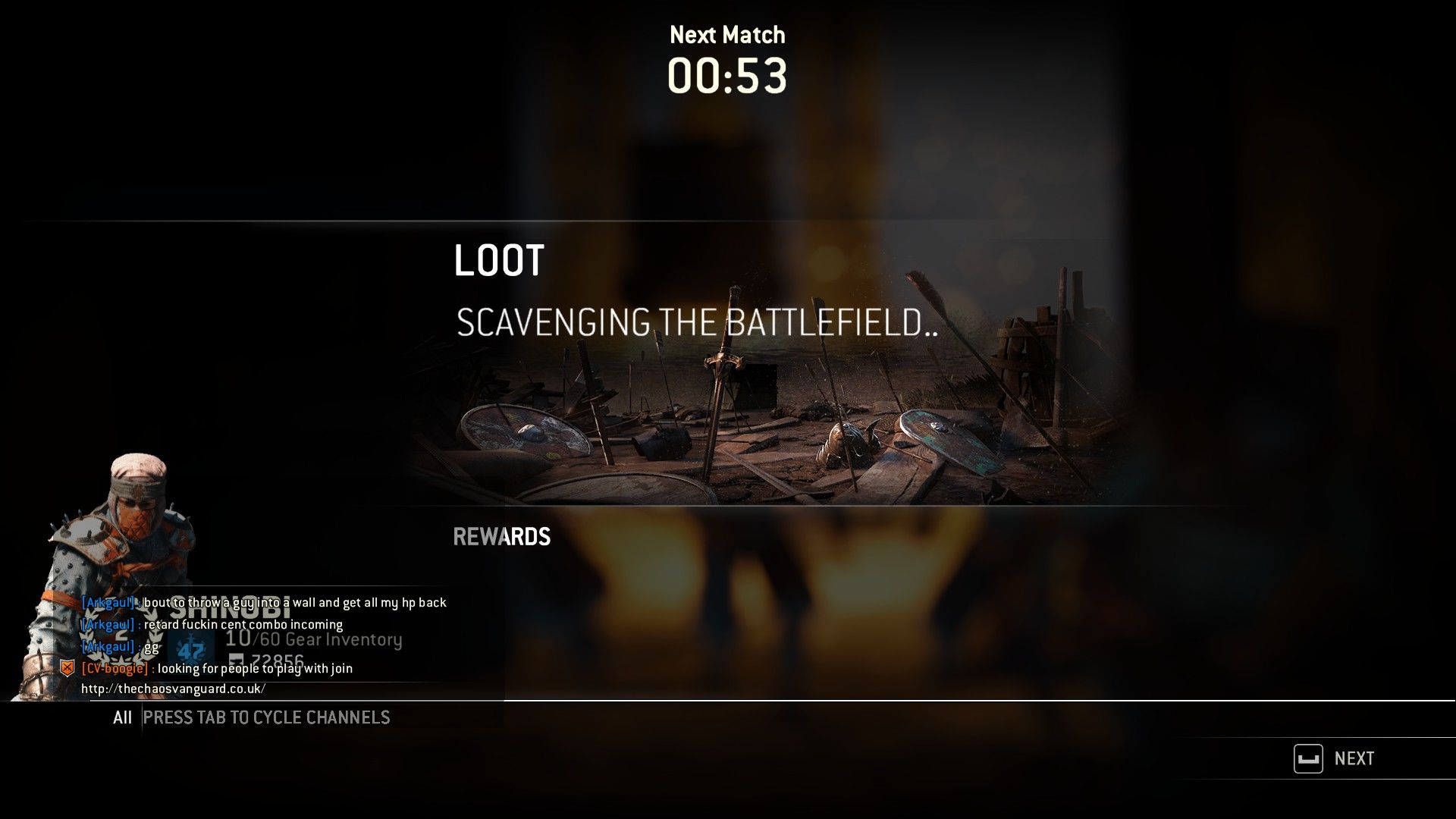Select the All chat channel label
The height and width of the screenshot is (819, 1456).
[x=122, y=717]
